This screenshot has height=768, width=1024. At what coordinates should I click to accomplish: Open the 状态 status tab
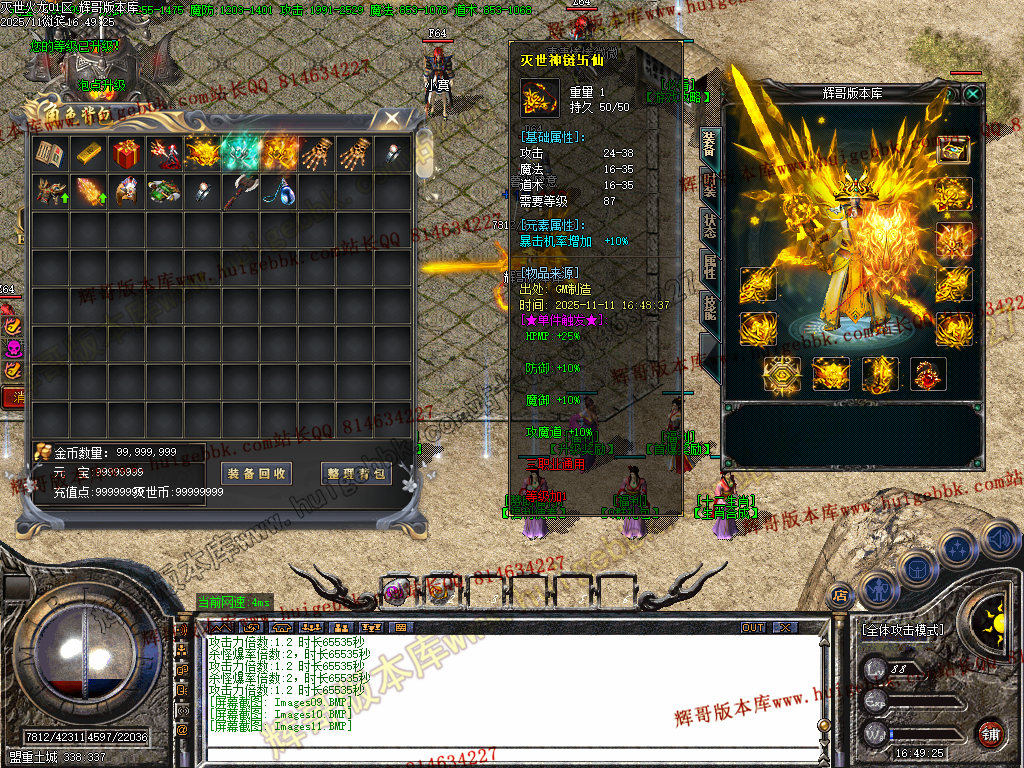pyautogui.click(x=709, y=225)
